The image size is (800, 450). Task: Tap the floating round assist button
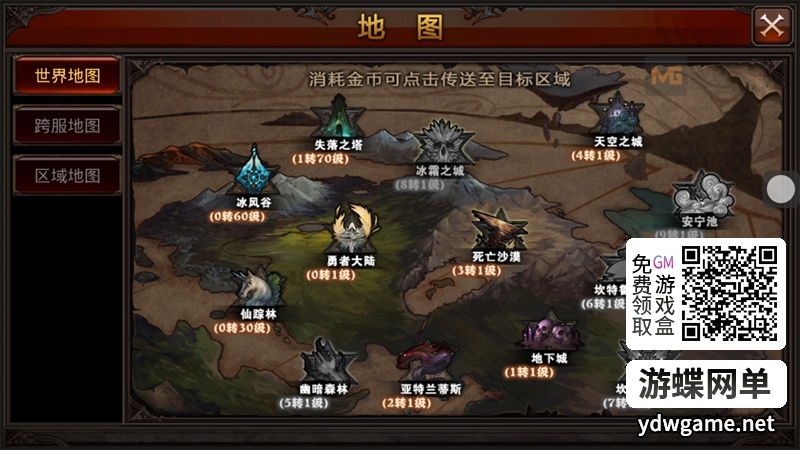tap(780, 188)
